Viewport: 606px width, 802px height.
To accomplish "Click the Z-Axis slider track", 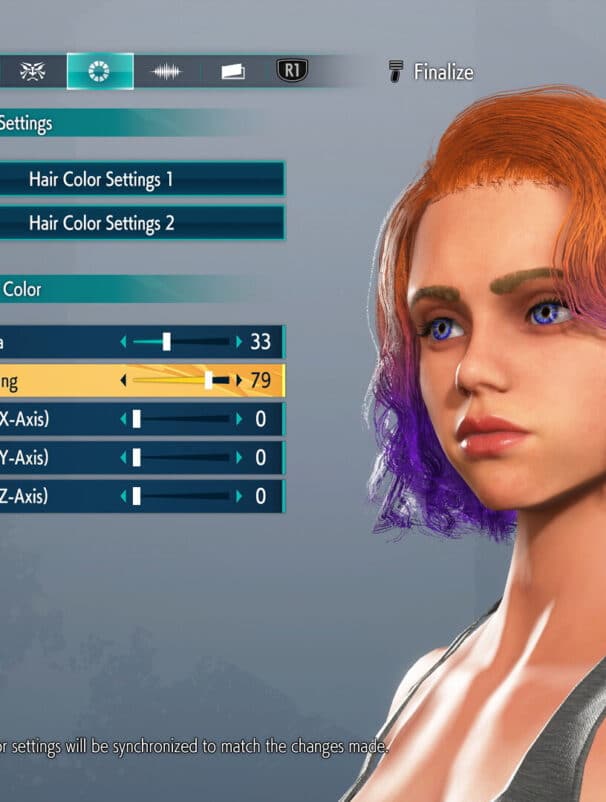I will (x=181, y=496).
